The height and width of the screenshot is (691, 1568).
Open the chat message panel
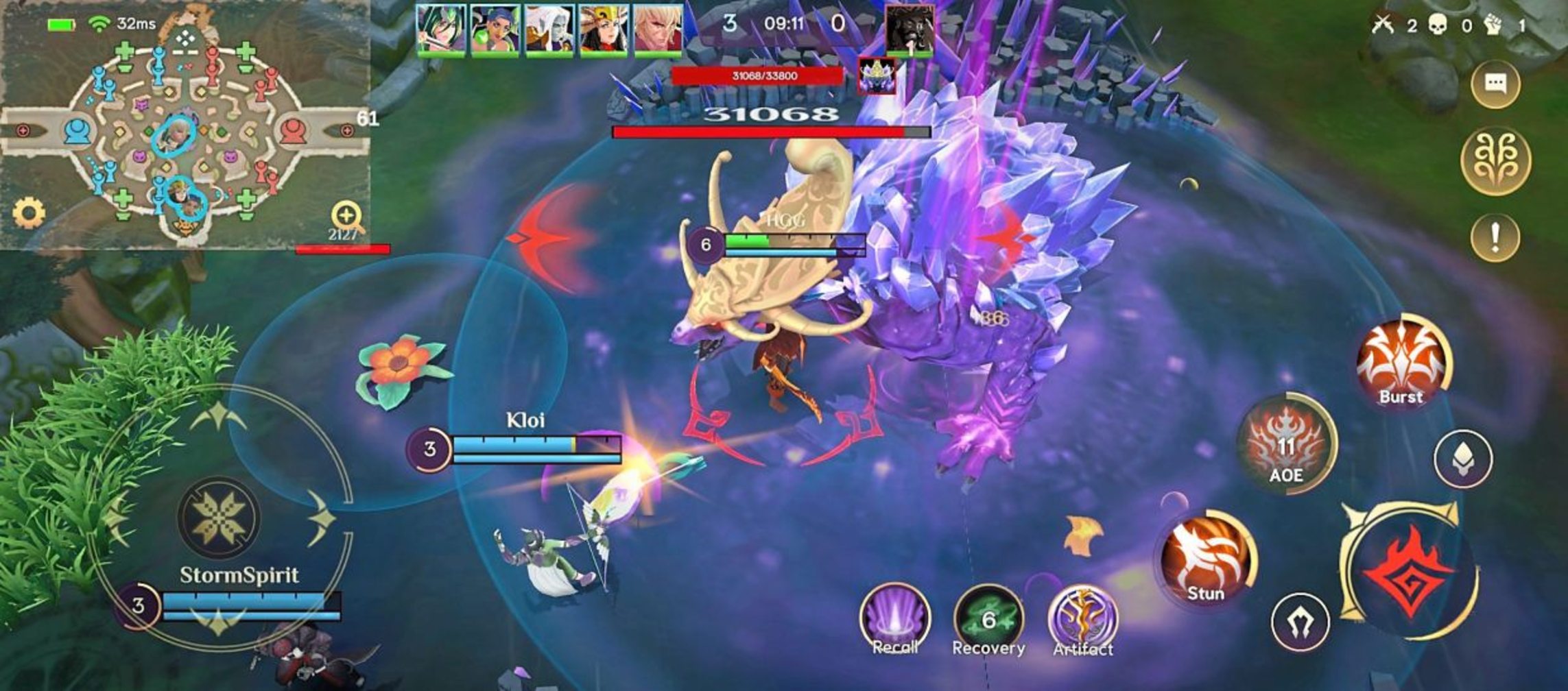click(1495, 84)
